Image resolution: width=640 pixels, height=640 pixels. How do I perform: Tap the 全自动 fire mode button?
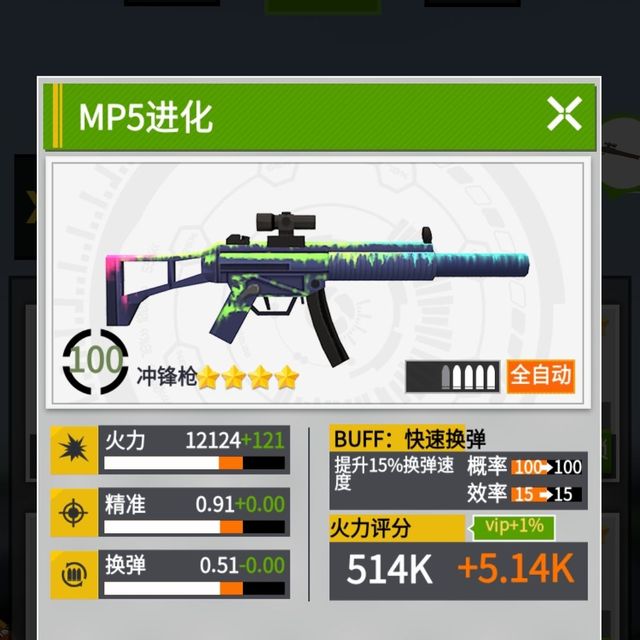coord(541,375)
